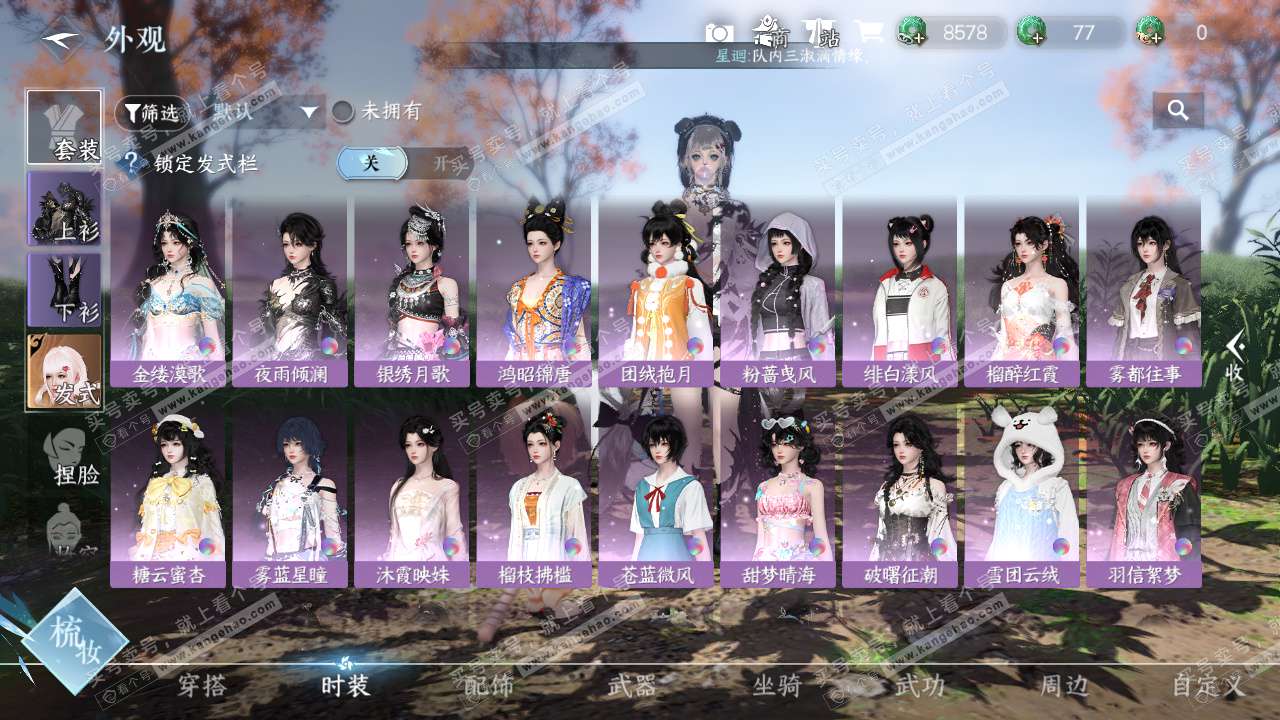Switch to the 上衫 top clothing tab
The height and width of the screenshot is (720, 1280).
tap(64, 209)
